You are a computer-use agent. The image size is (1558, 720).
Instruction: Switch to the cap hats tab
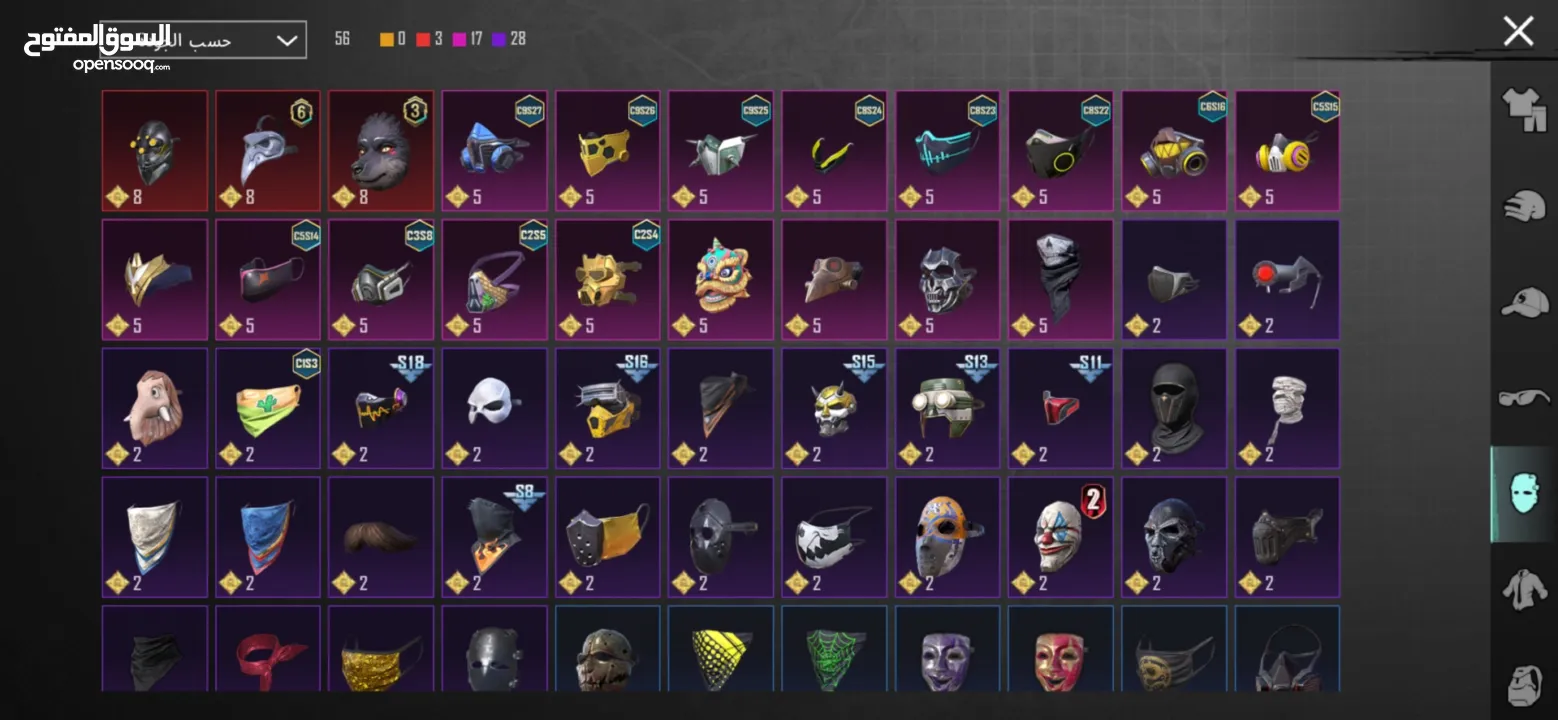1524,302
